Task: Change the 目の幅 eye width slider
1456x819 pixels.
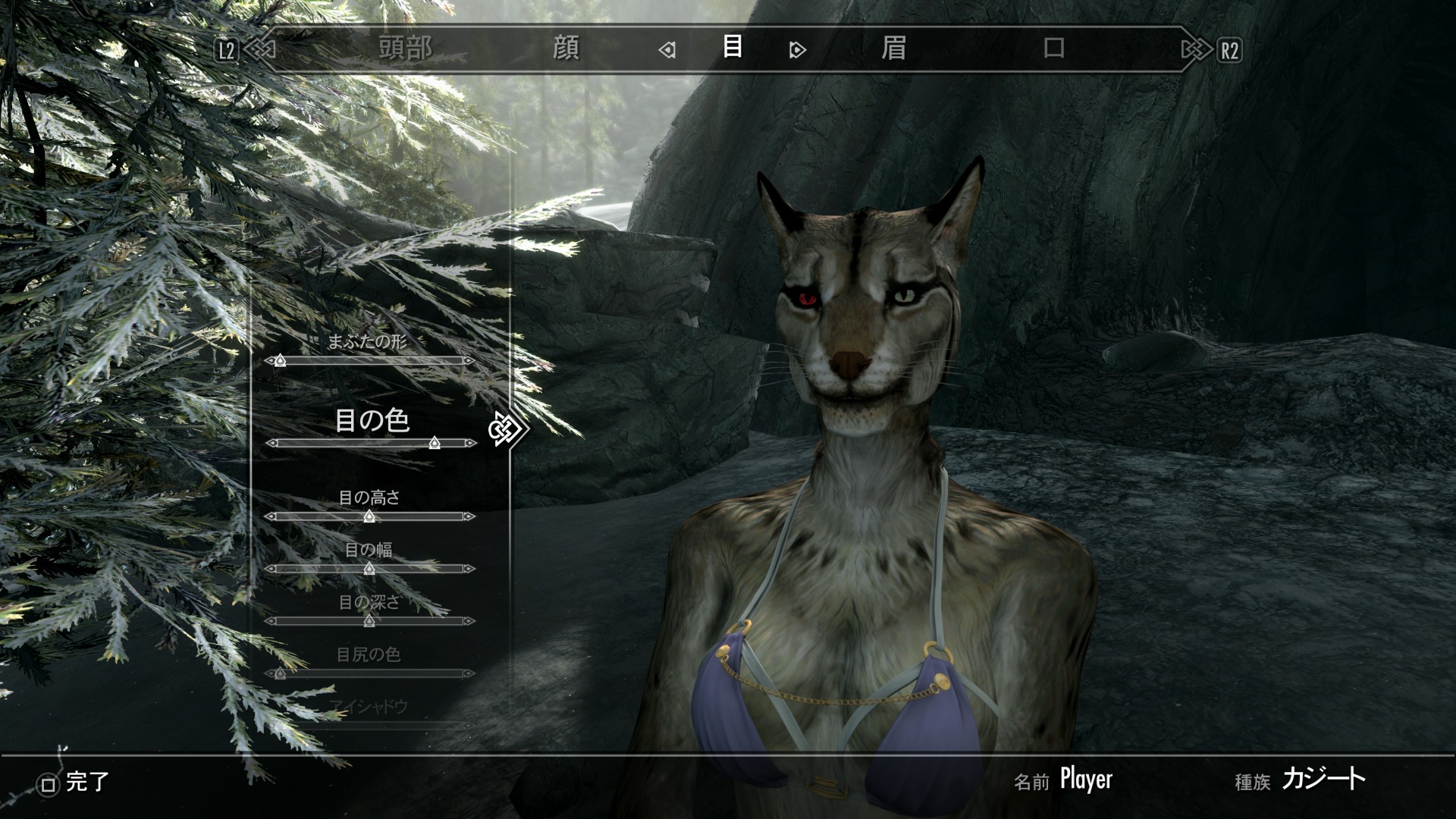Action: pos(369,569)
